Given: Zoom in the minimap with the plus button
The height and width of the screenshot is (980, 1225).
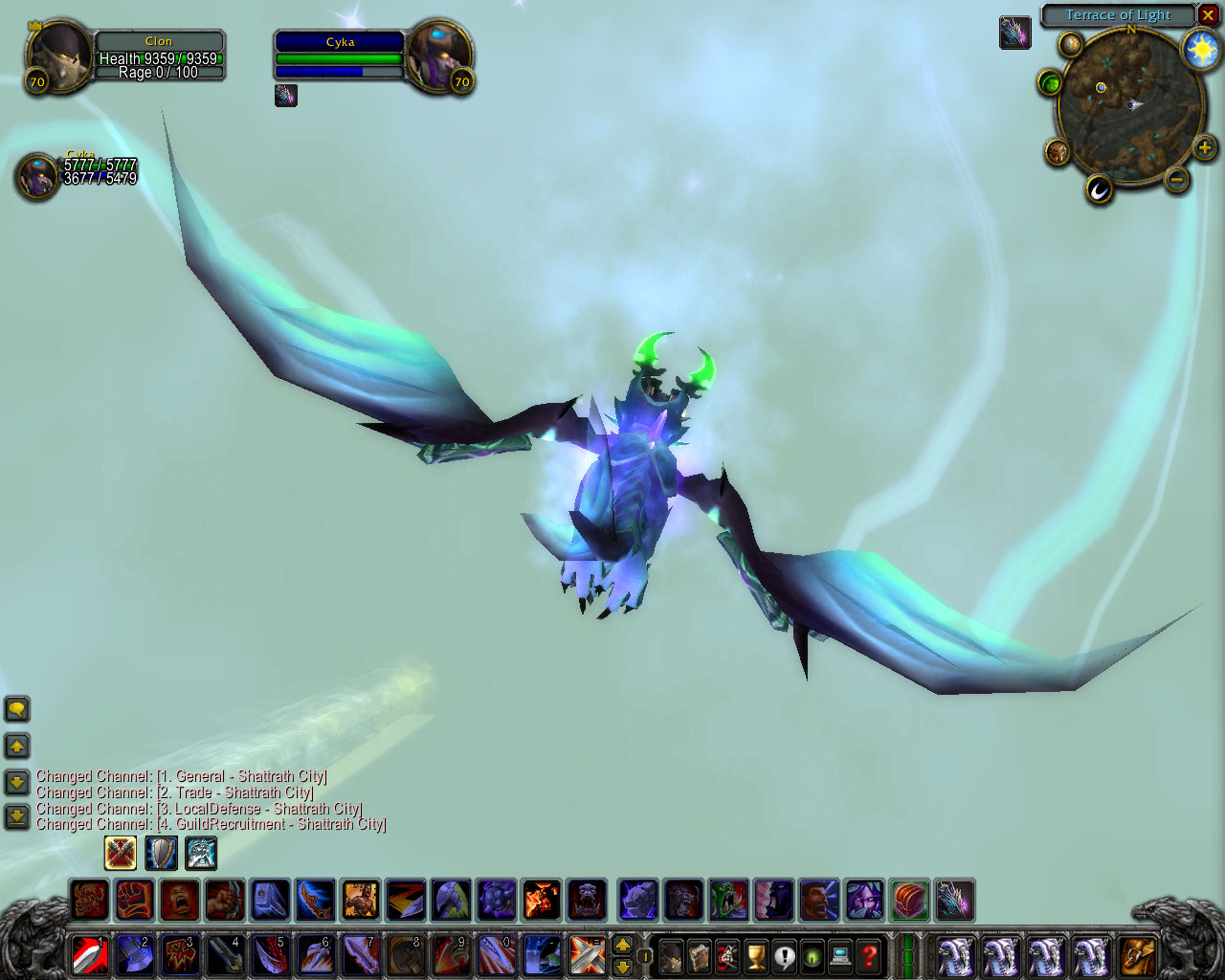Looking at the screenshot, I should click(x=1204, y=147).
